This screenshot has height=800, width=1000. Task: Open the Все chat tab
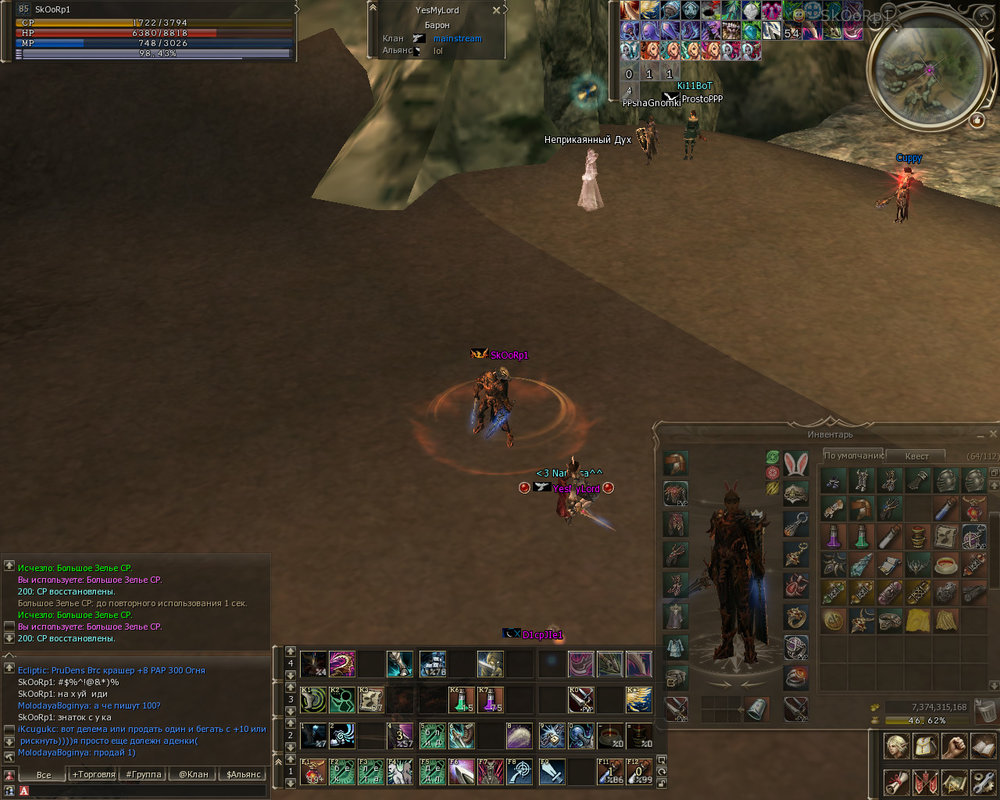(x=43, y=775)
